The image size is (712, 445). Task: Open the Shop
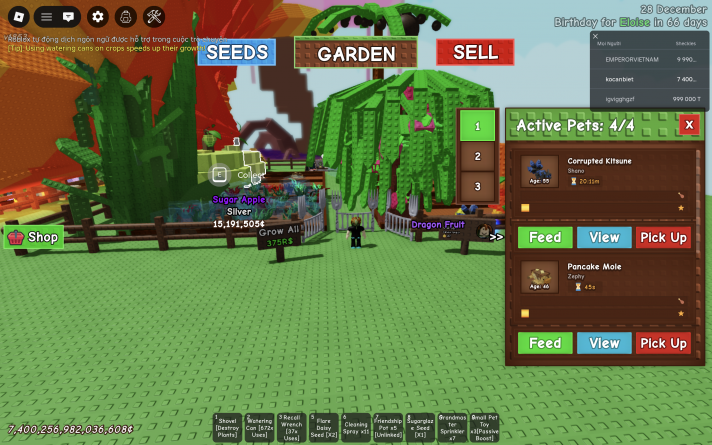coord(34,237)
